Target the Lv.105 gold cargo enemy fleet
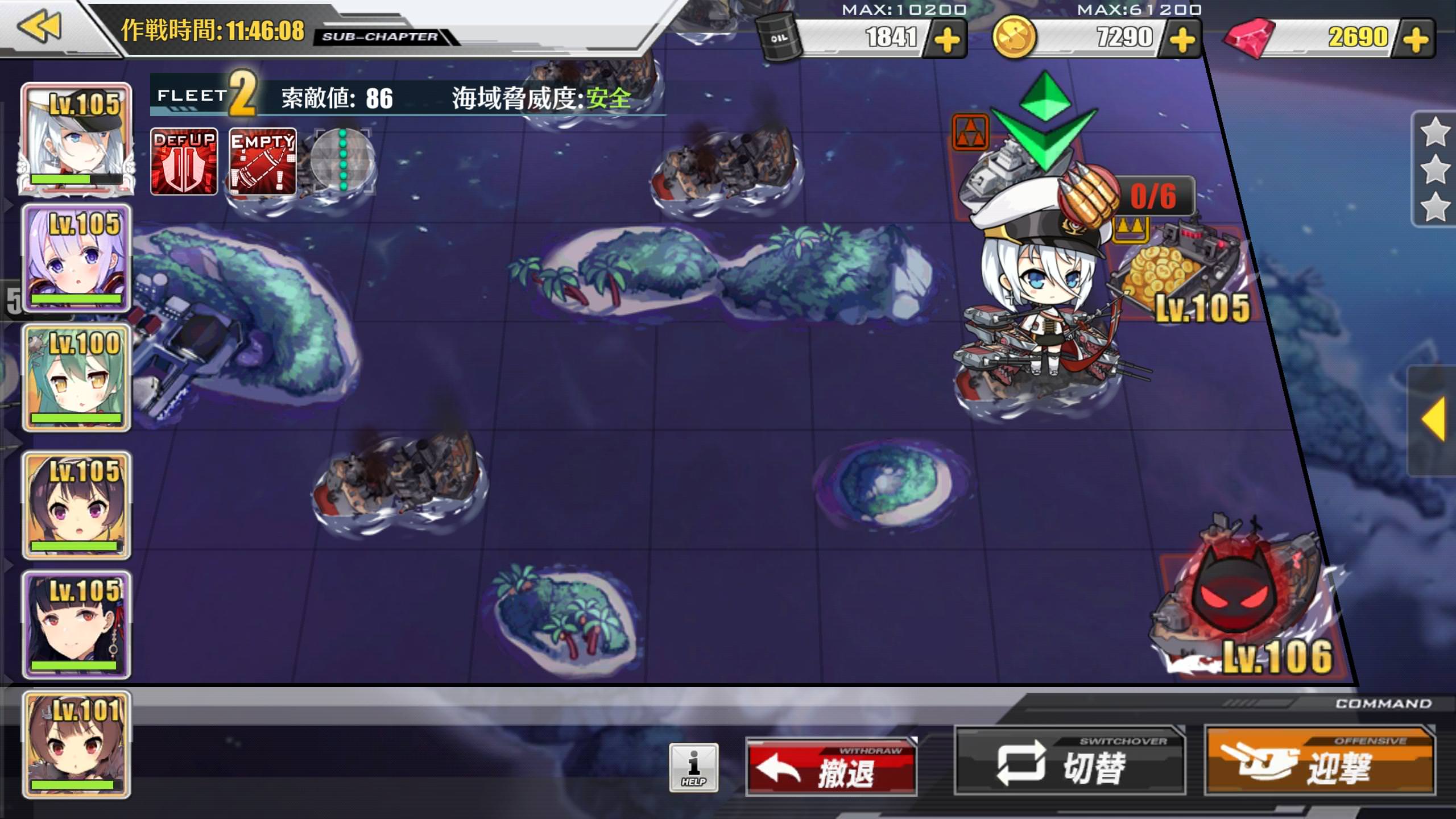 pyautogui.click(x=1177, y=273)
